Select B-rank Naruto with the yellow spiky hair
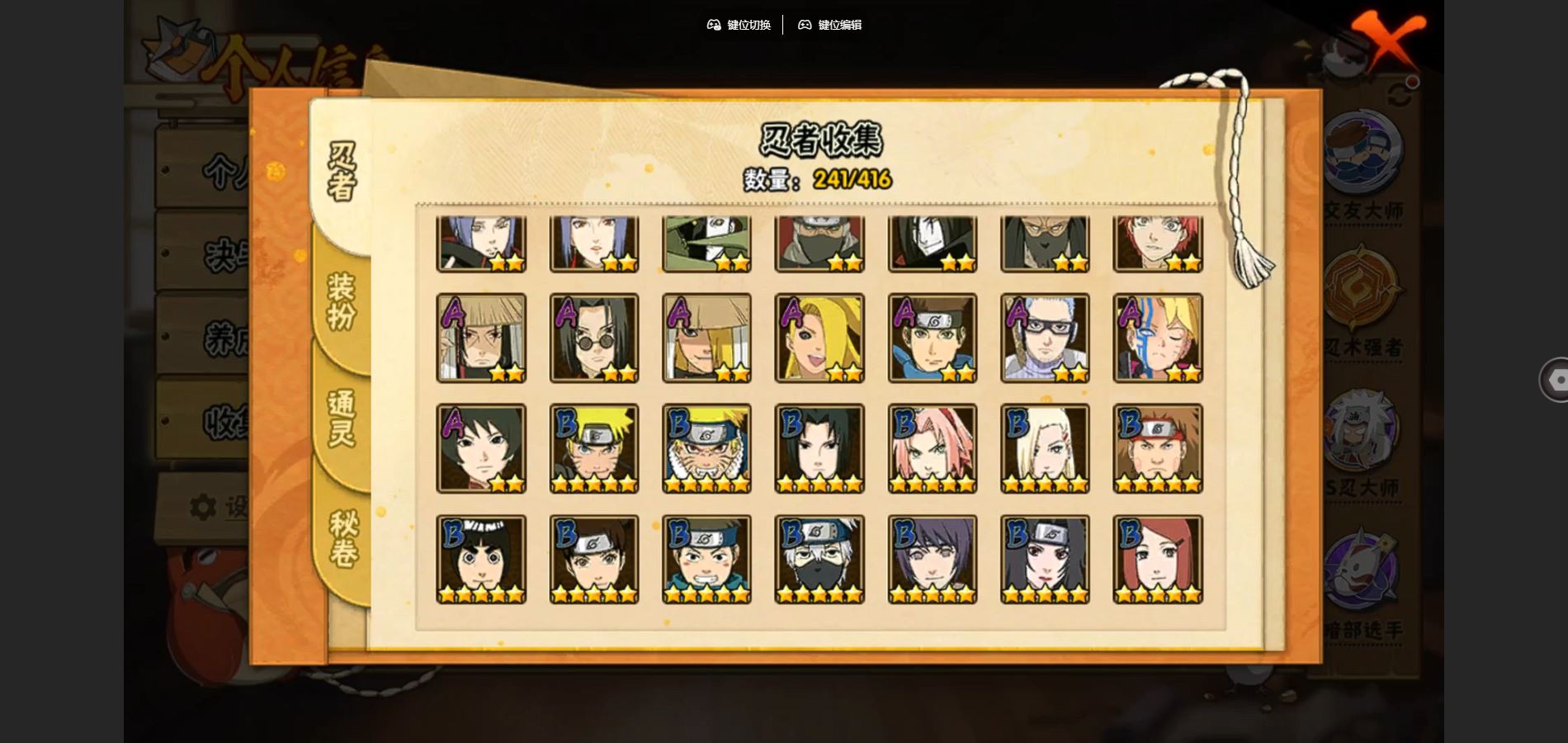The width and height of the screenshot is (1568, 743). (594, 448)
